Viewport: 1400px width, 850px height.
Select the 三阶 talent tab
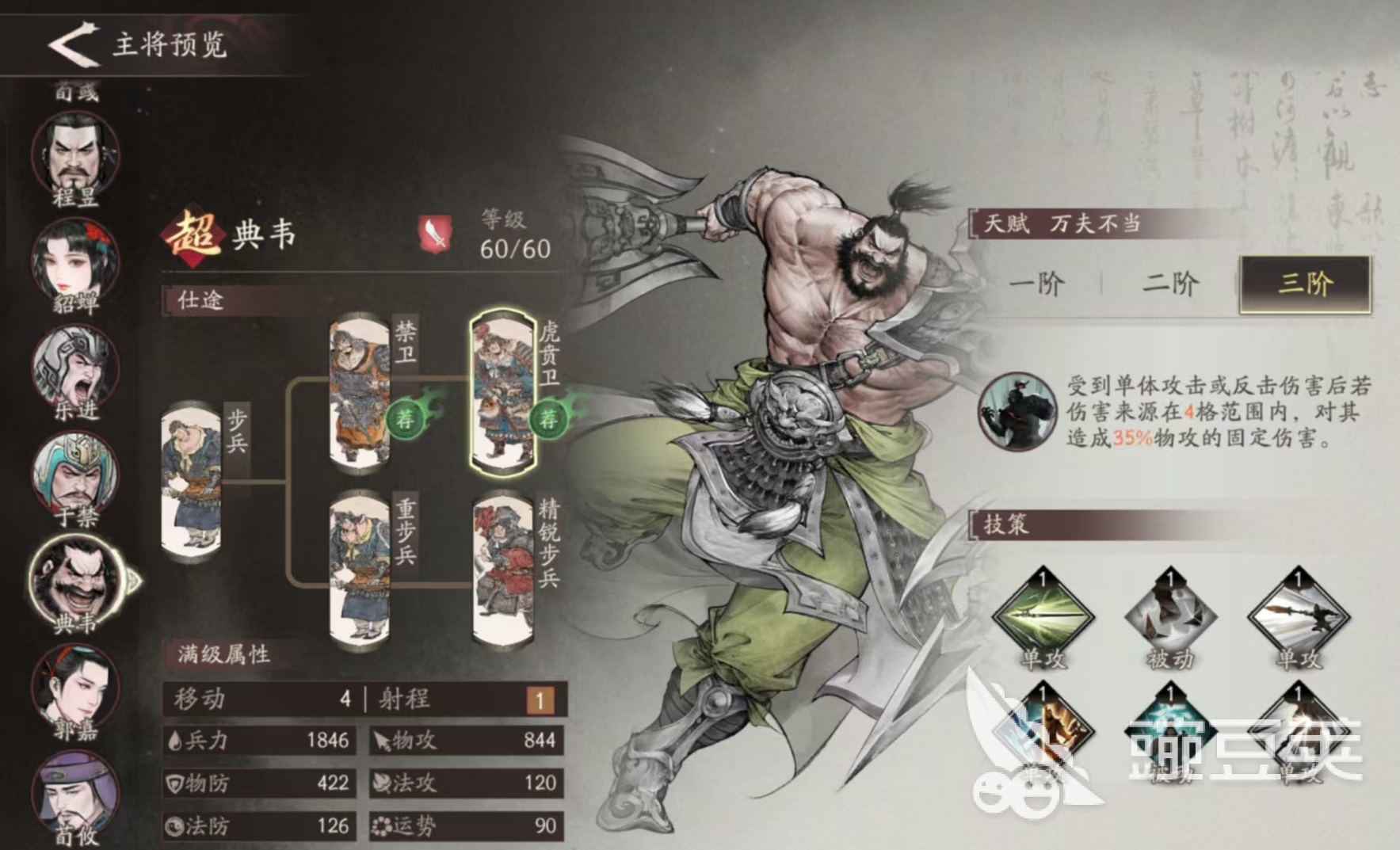pyautogui.click(x=1305, y=284)
